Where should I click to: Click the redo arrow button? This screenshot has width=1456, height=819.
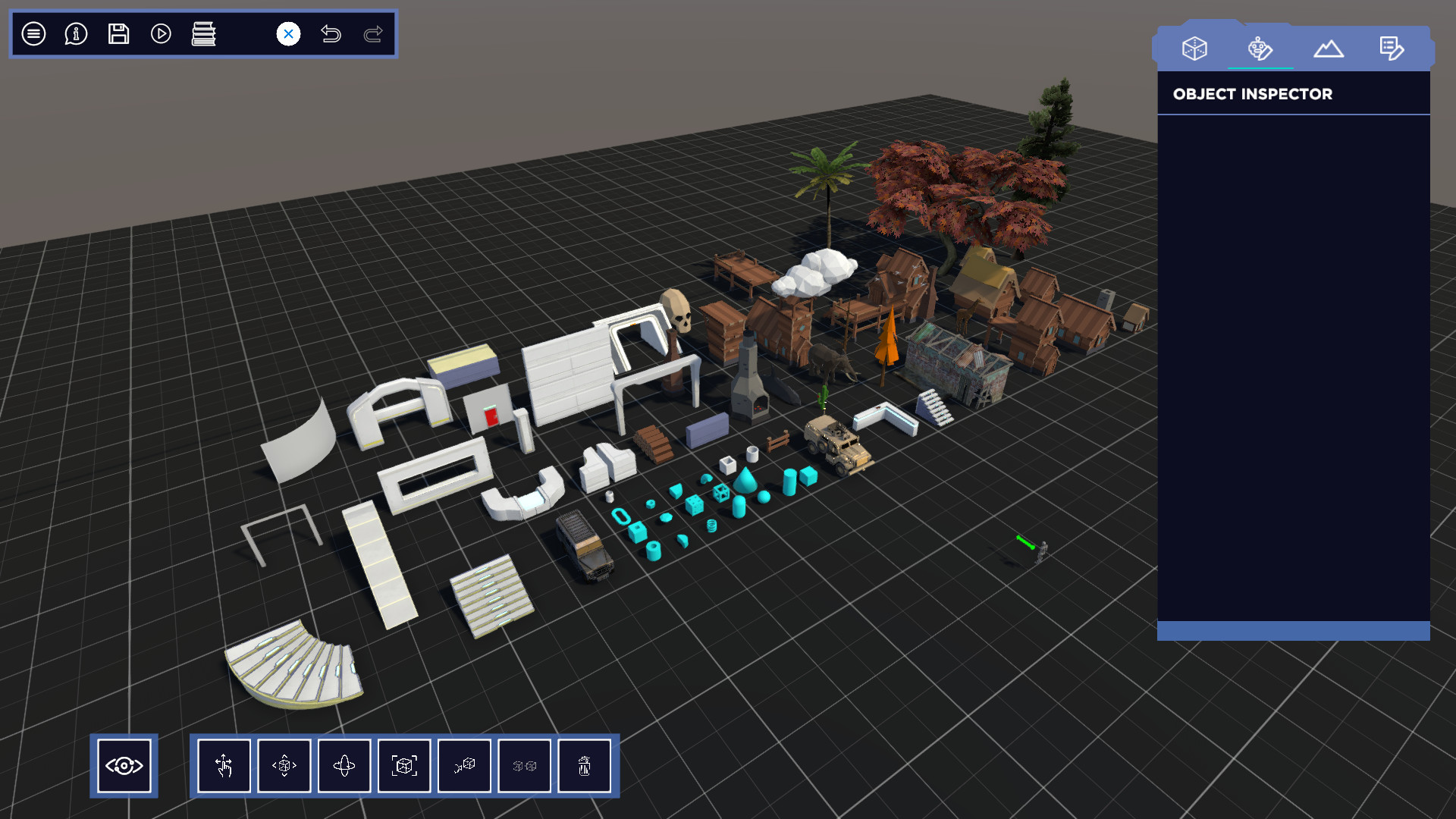coord(372,33)
